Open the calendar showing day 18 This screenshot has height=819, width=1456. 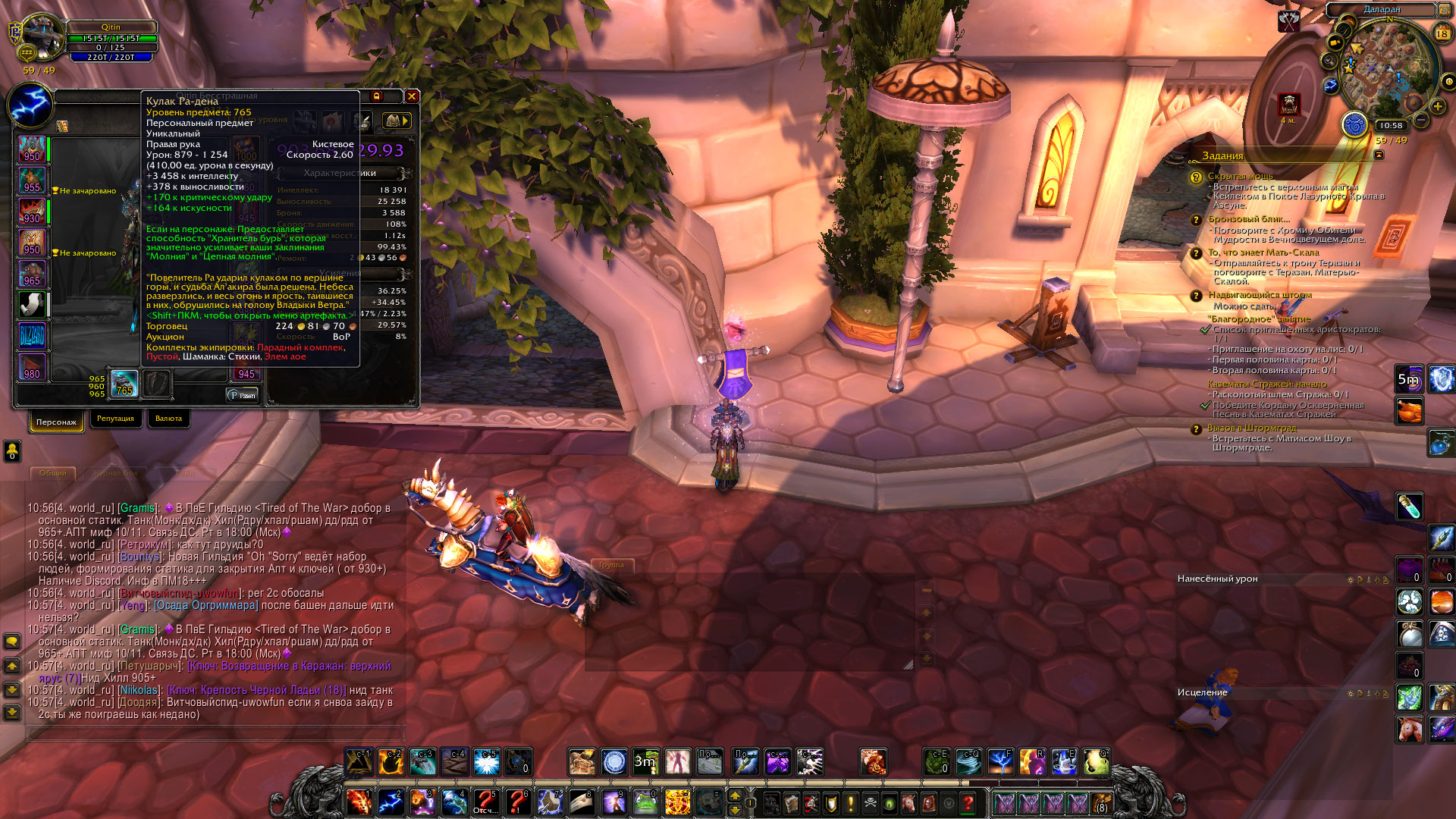(1442, 33)
